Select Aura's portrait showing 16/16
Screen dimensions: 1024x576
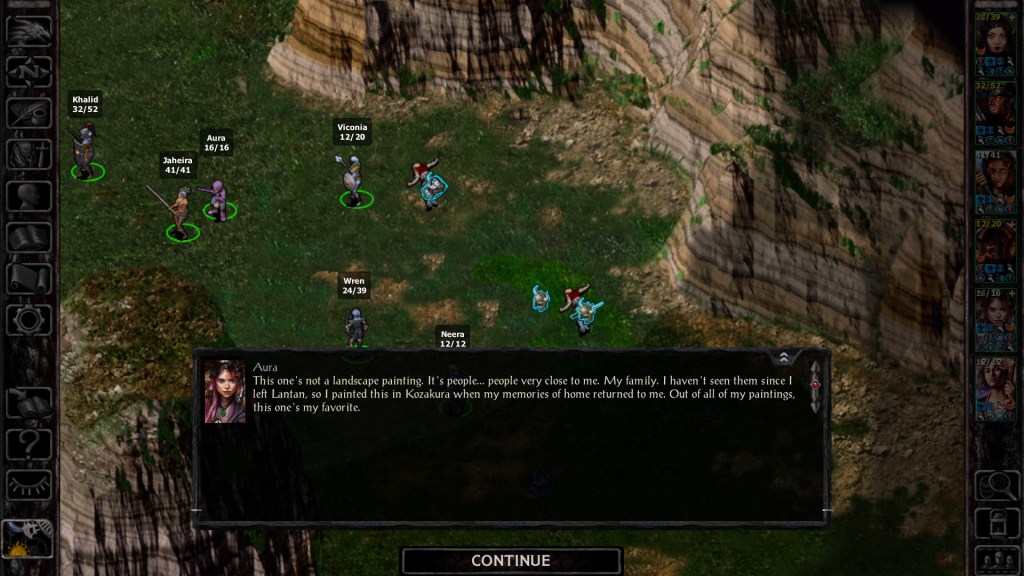click(995, 313)
